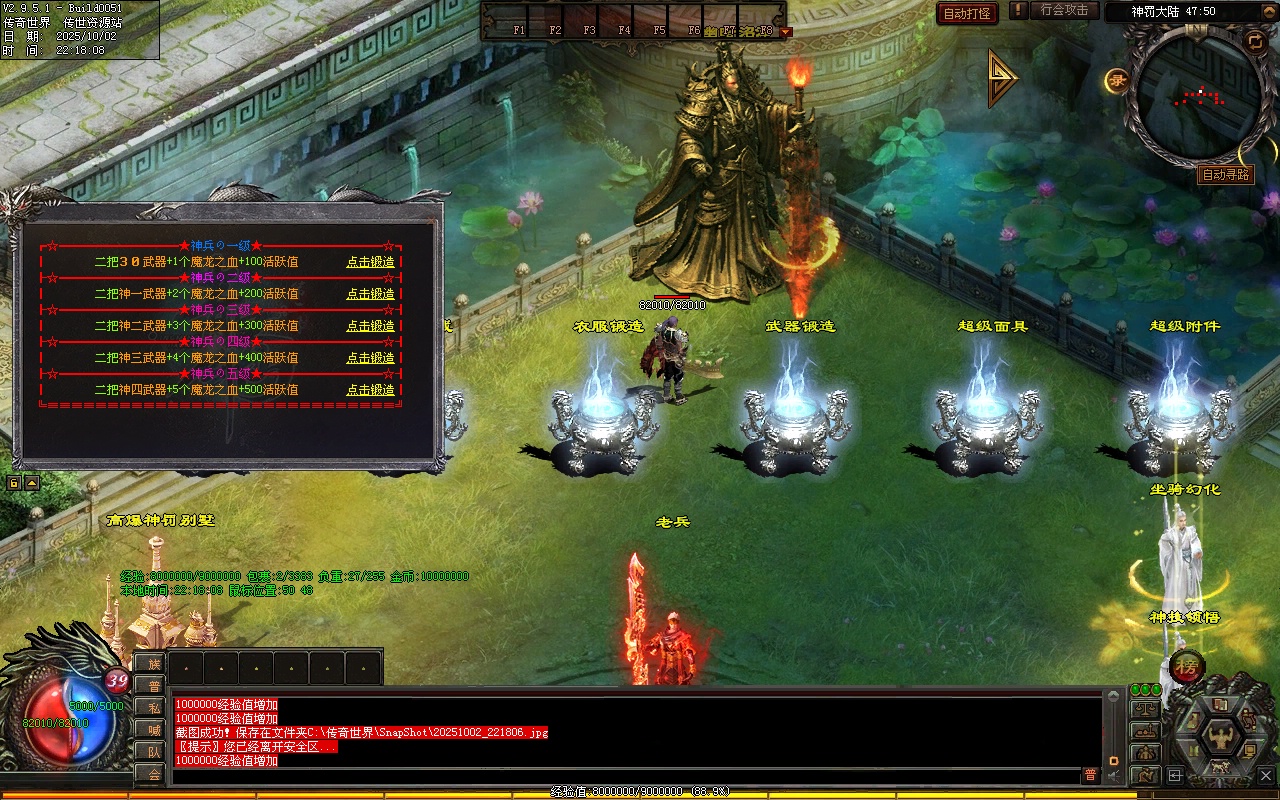The image size is (1280, 800).
Task: Activate the 行会攻击 guild attack button
Action: tap(1064, 11)
